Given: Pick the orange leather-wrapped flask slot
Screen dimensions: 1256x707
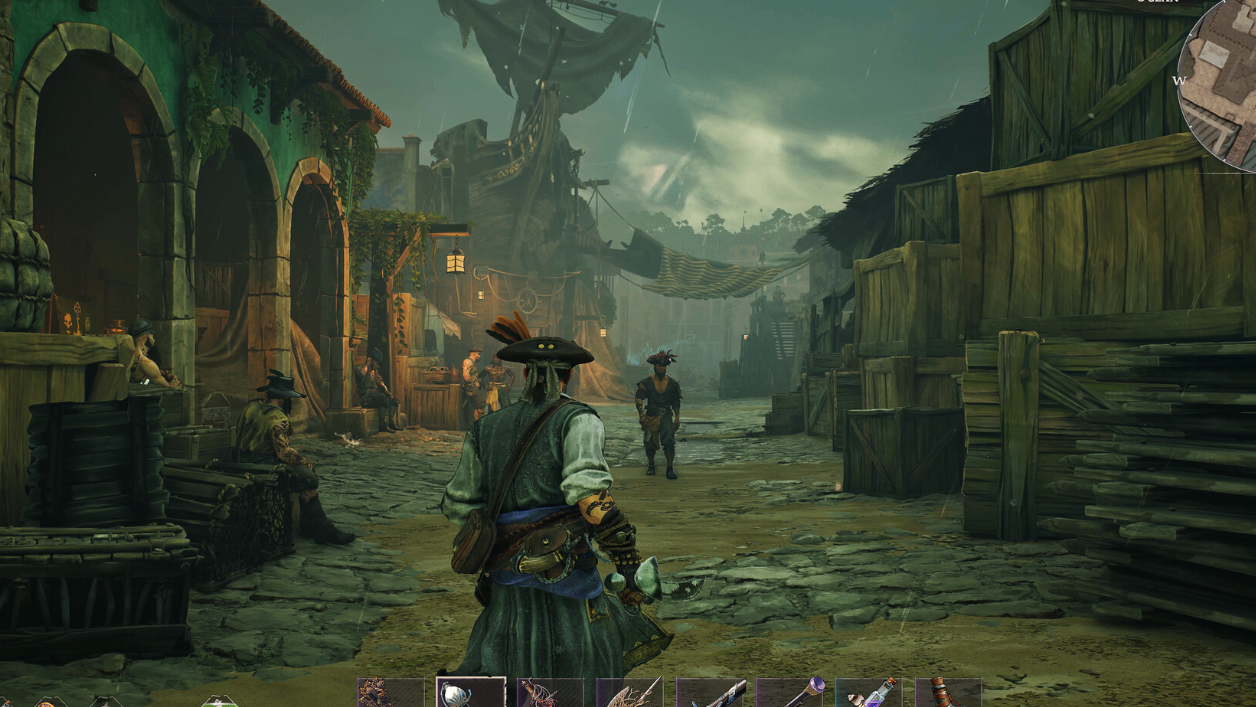Looking at the screenshot, I should [947, 693].
